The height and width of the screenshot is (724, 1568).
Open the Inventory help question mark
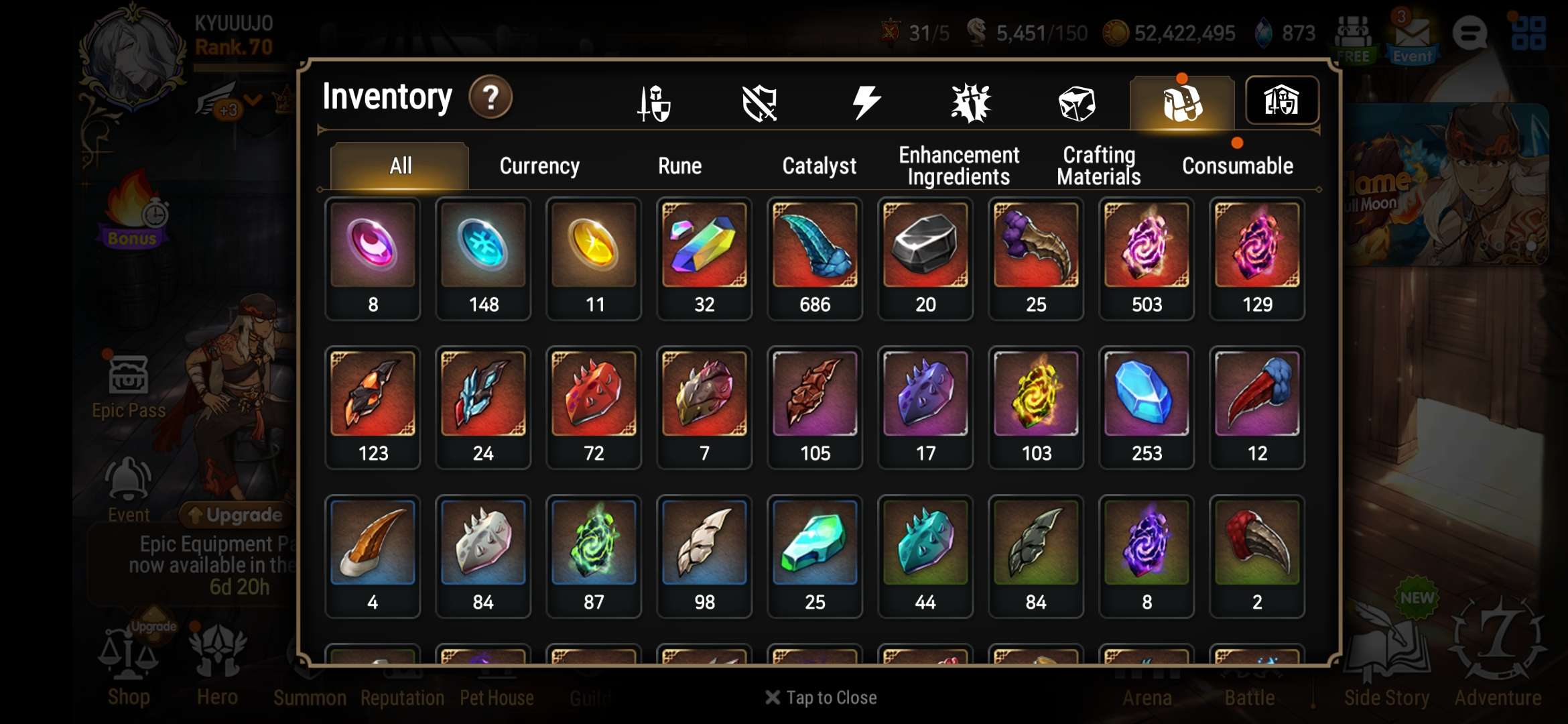coord(491,98)
